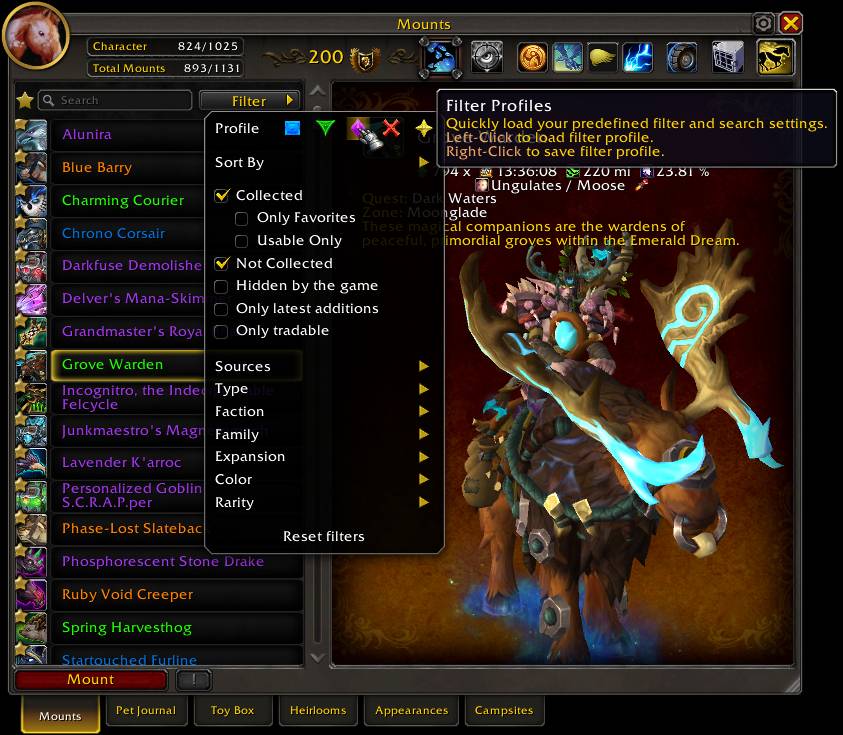Check the Usable Only option
This screenshot has height=735, width=843.
click(242, 241)
